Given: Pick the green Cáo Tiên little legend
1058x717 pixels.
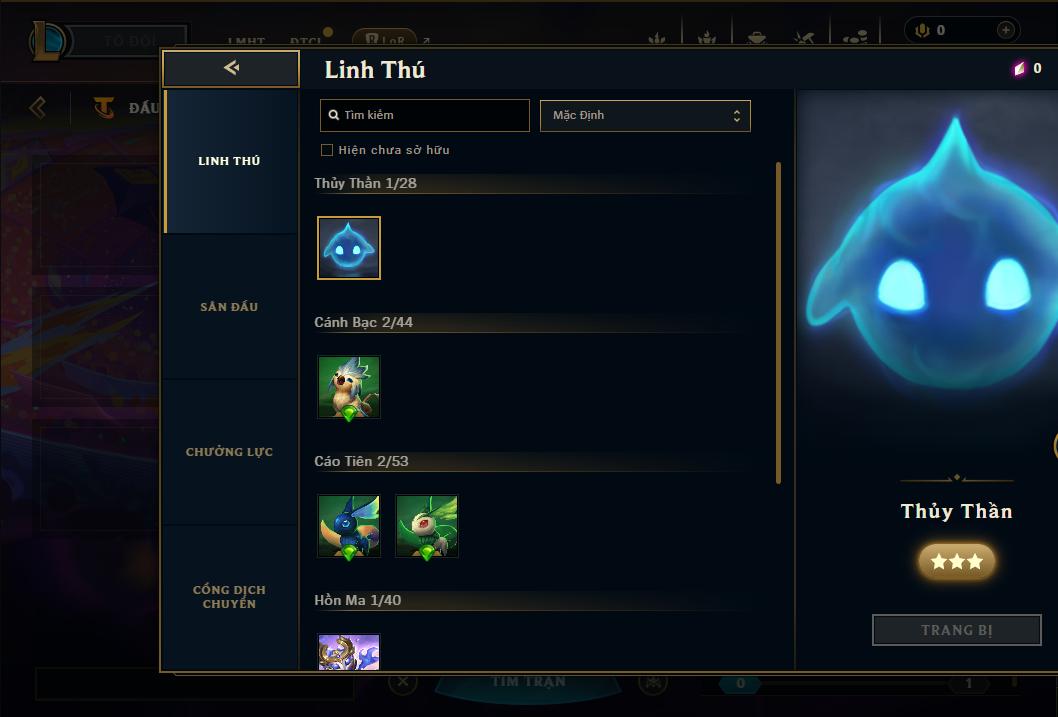Looking at the screenshot, I should click(427, 526).
